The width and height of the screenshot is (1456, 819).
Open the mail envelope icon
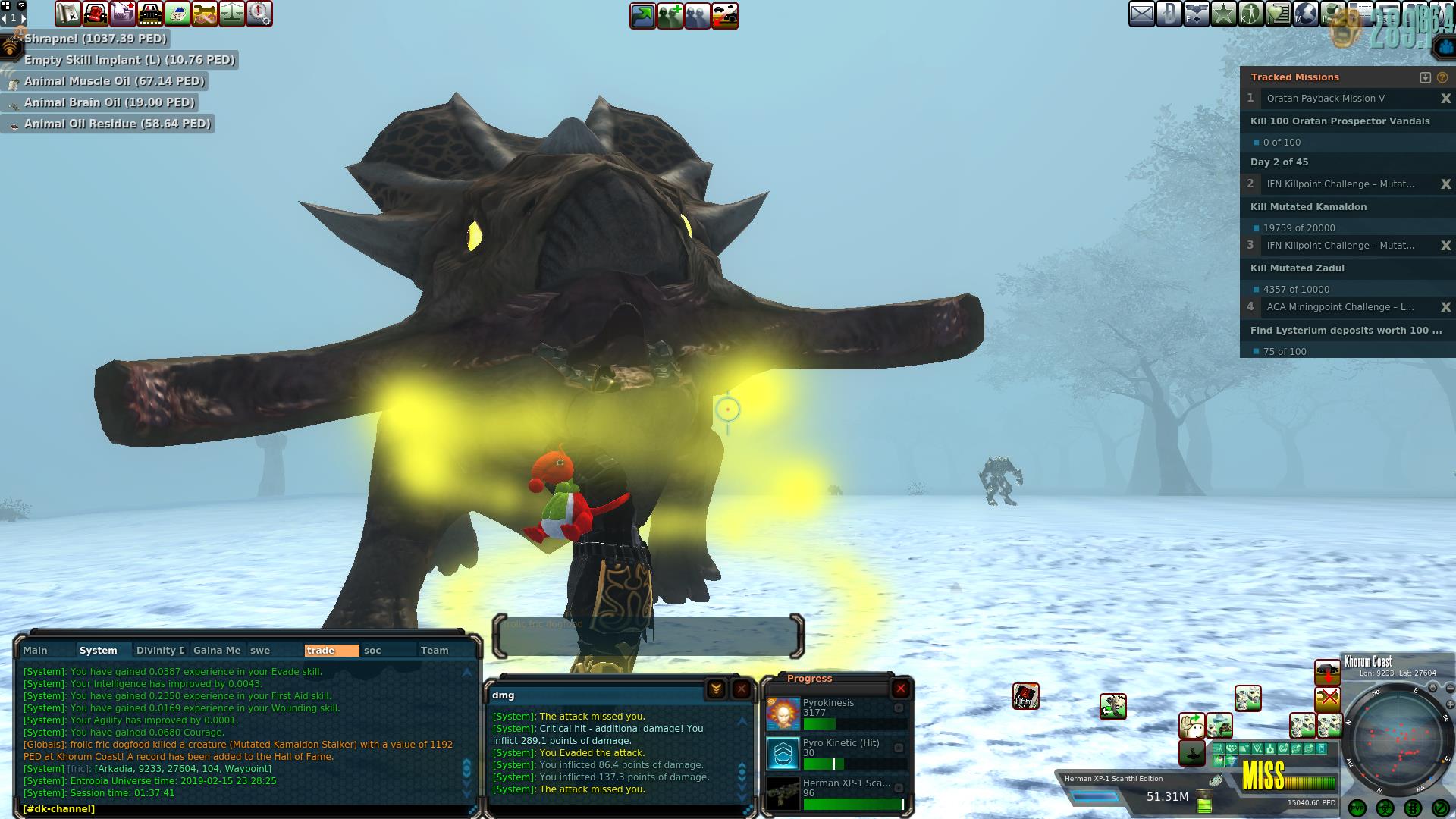pos(1141,14)
